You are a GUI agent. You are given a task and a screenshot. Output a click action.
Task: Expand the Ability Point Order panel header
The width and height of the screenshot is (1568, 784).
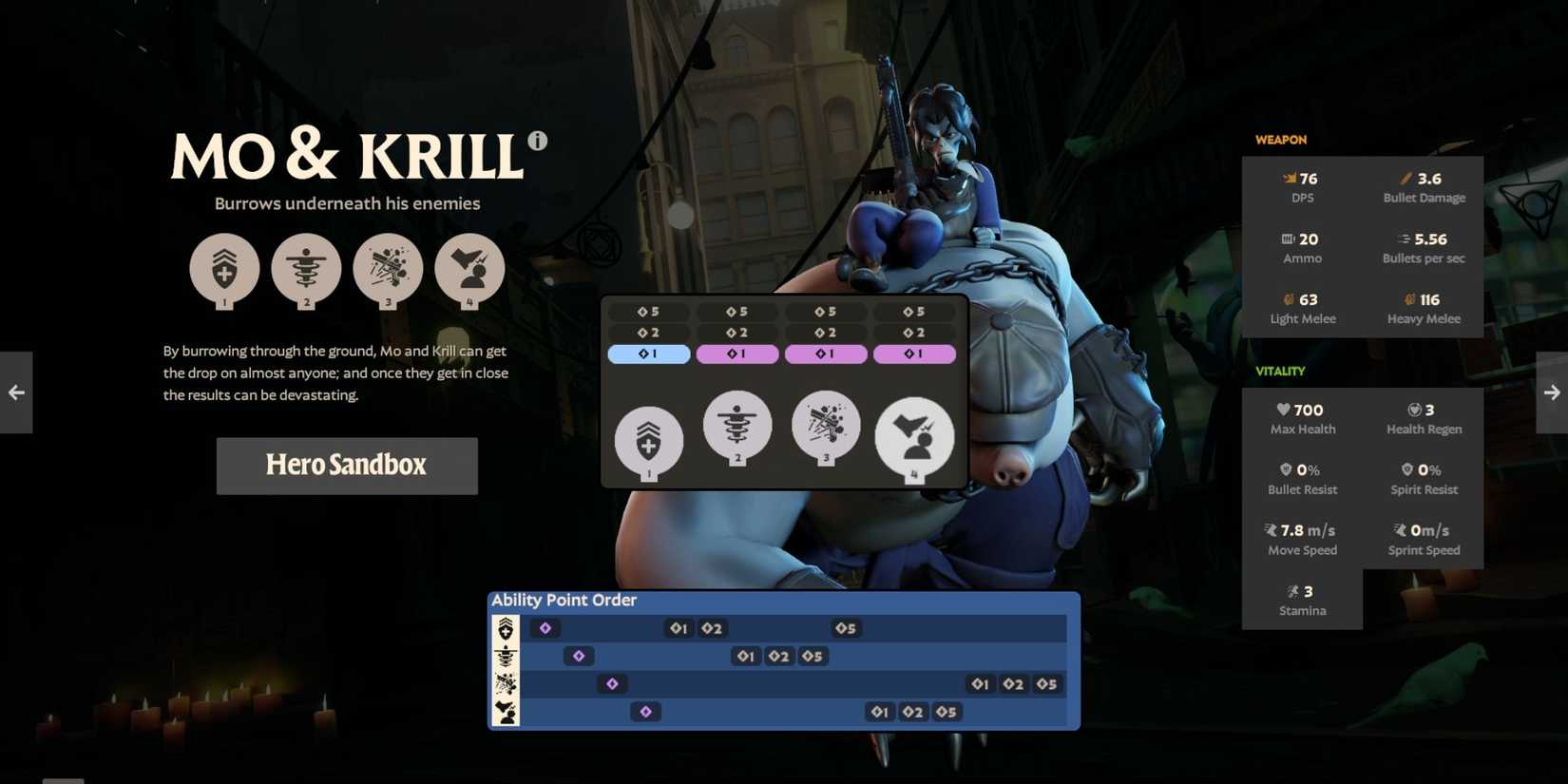(565, 600)
